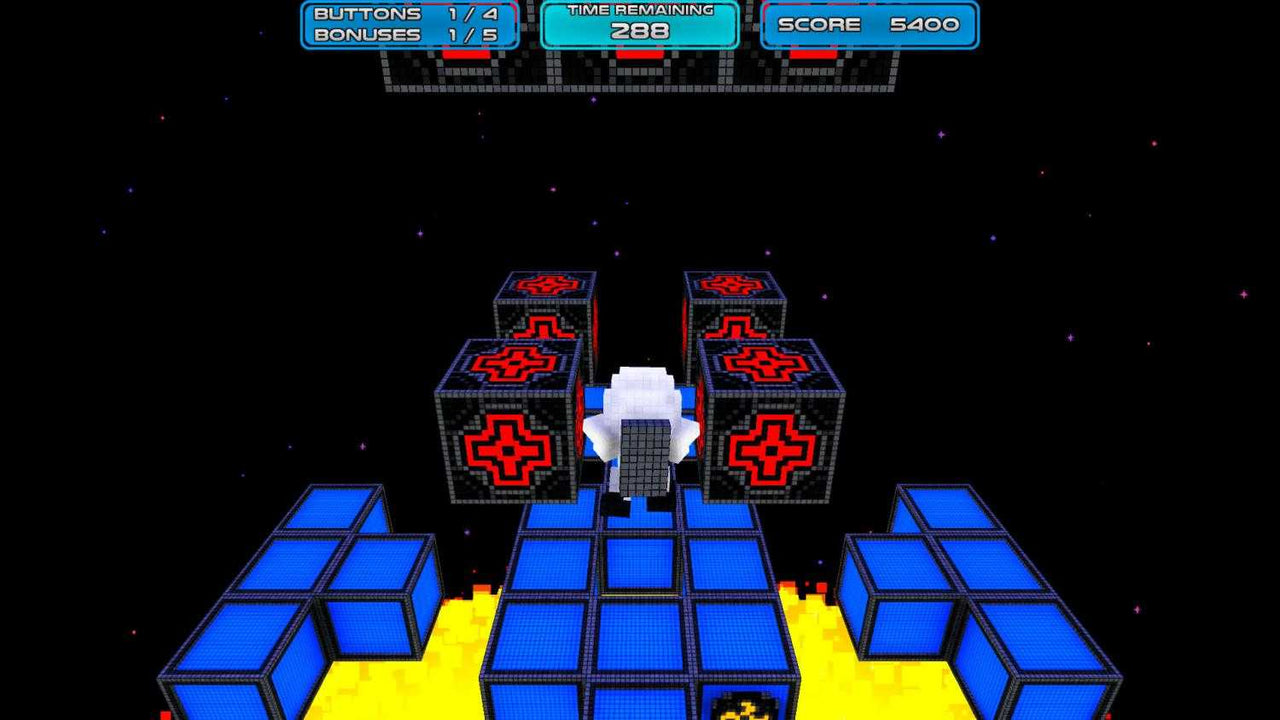Select the TIME REMAINING HUD tab
This screenshot has height=720, width=1280.
click(638, 13)
